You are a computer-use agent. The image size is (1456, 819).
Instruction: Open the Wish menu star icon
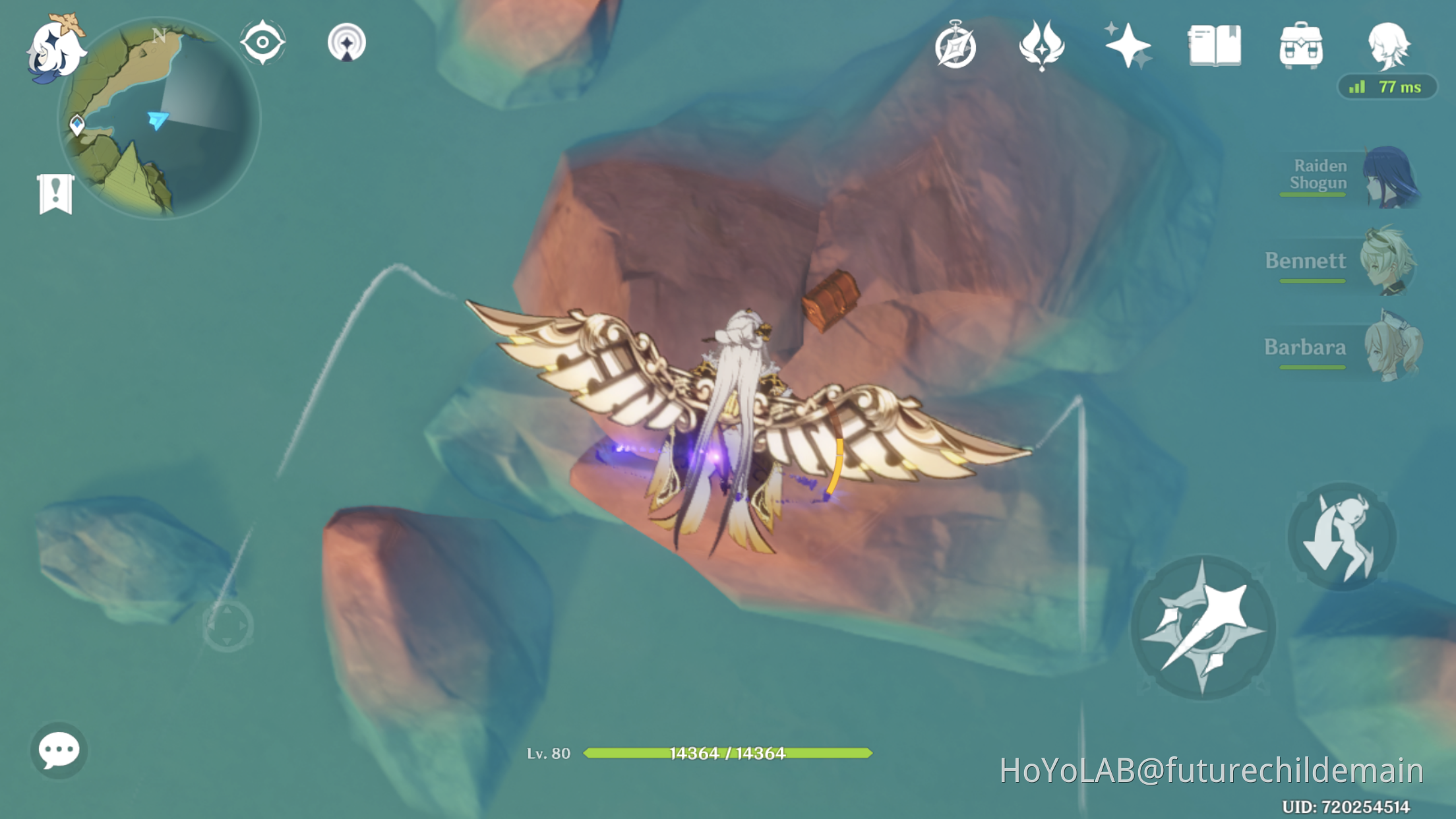point(1130,43)
